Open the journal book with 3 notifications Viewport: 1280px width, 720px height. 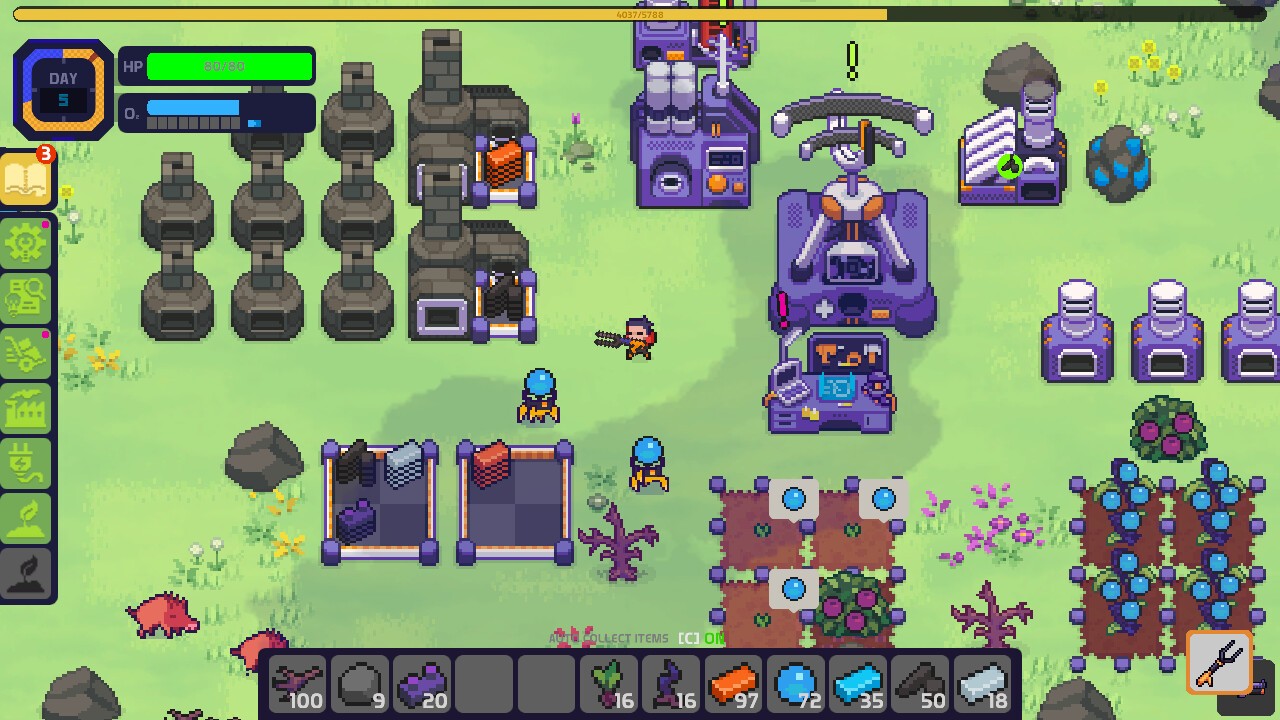tap(27, 179)
